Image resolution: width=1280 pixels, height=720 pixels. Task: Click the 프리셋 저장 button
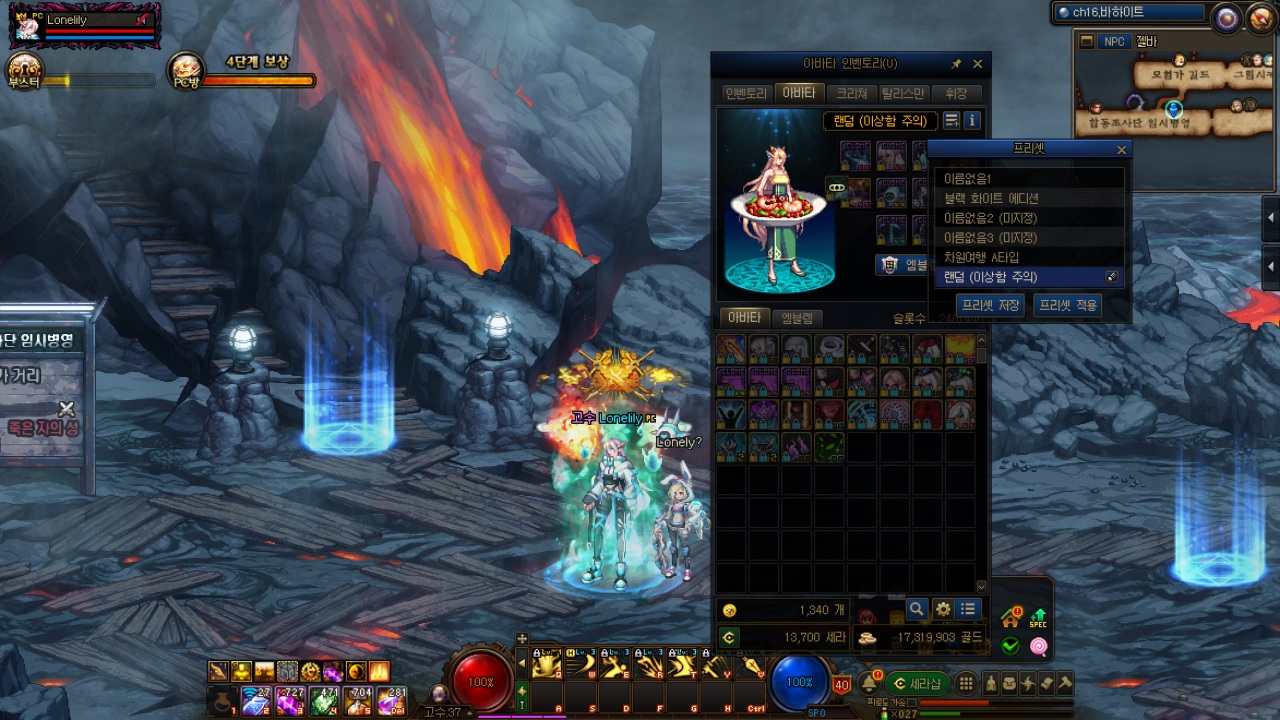click(989, 305)
